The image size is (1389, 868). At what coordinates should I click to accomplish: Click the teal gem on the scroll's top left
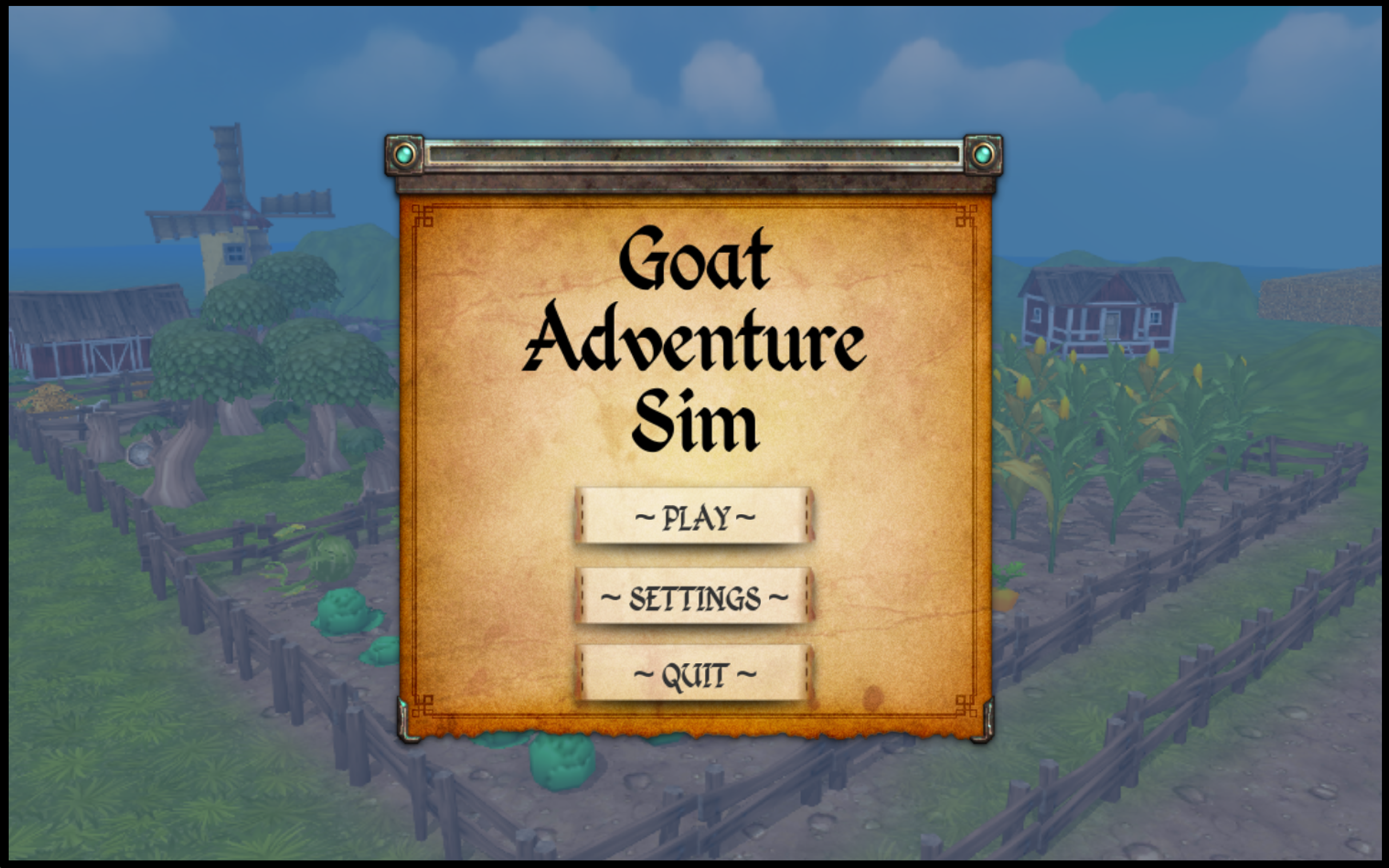(406, 154)
